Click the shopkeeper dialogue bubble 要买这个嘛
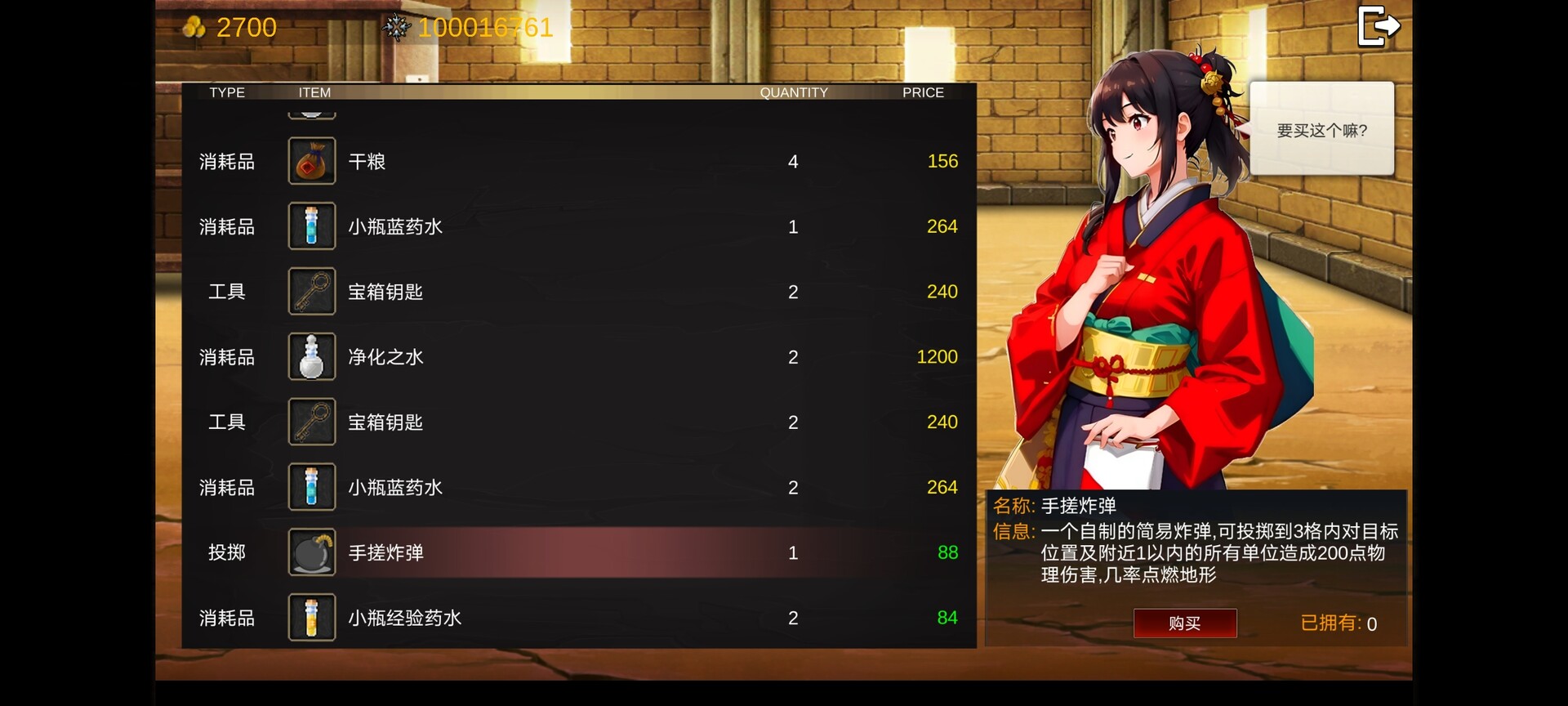 coord(1321,128)
